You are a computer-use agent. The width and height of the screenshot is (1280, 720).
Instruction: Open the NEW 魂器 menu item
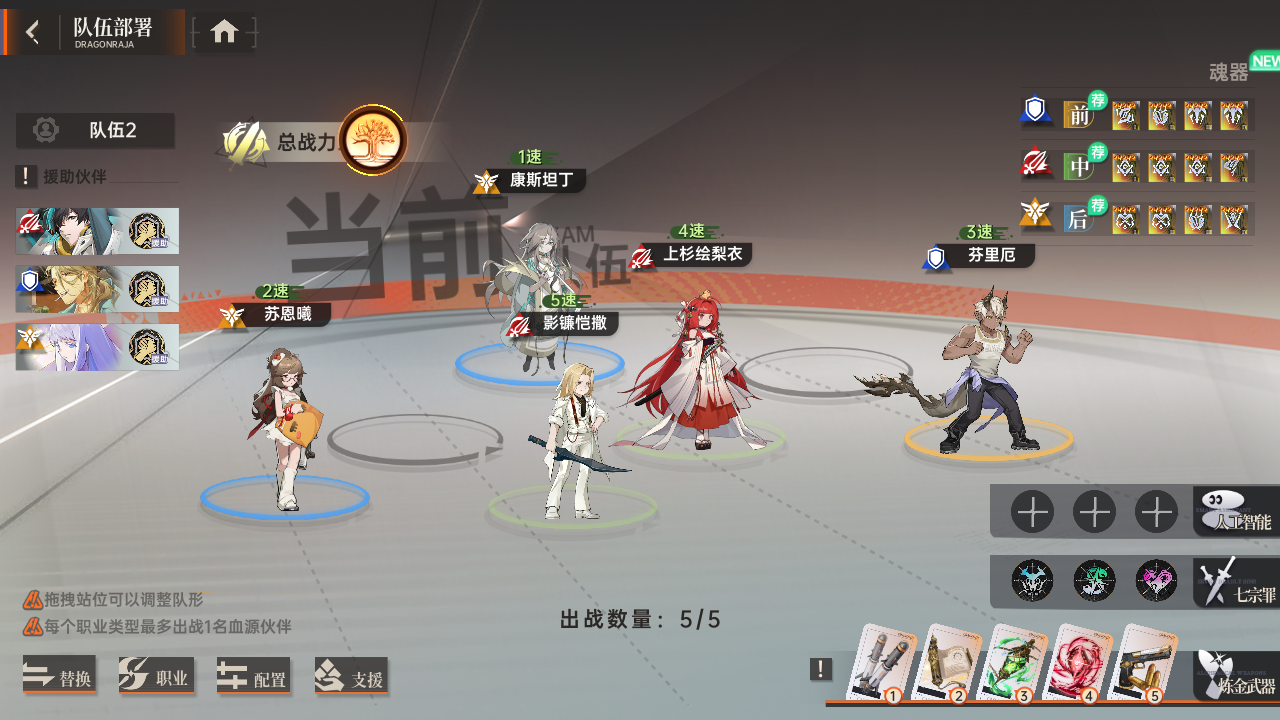[x=1231, y=70]
